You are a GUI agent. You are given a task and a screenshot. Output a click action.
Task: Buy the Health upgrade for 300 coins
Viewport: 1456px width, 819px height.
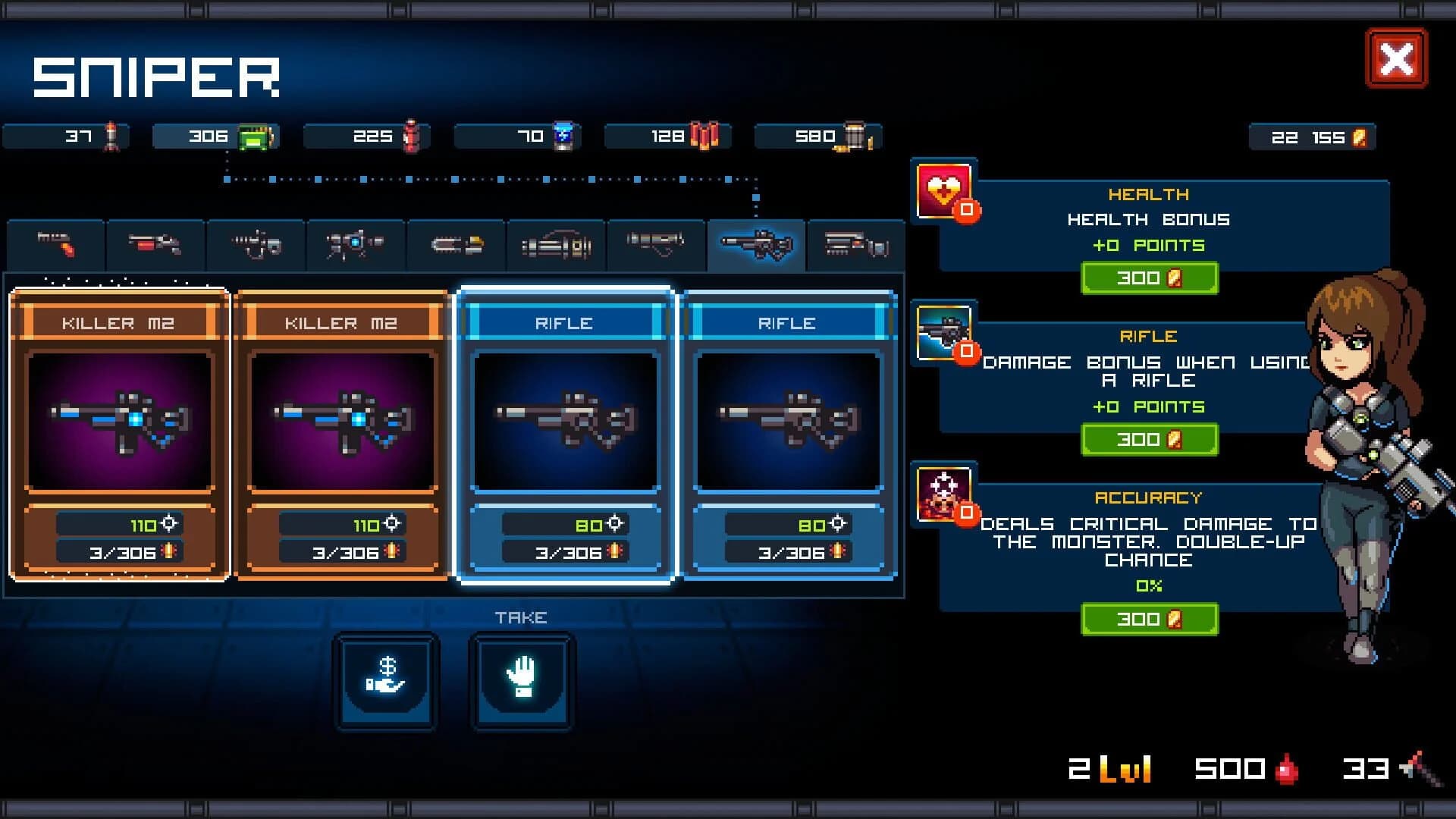(1149, 278)
